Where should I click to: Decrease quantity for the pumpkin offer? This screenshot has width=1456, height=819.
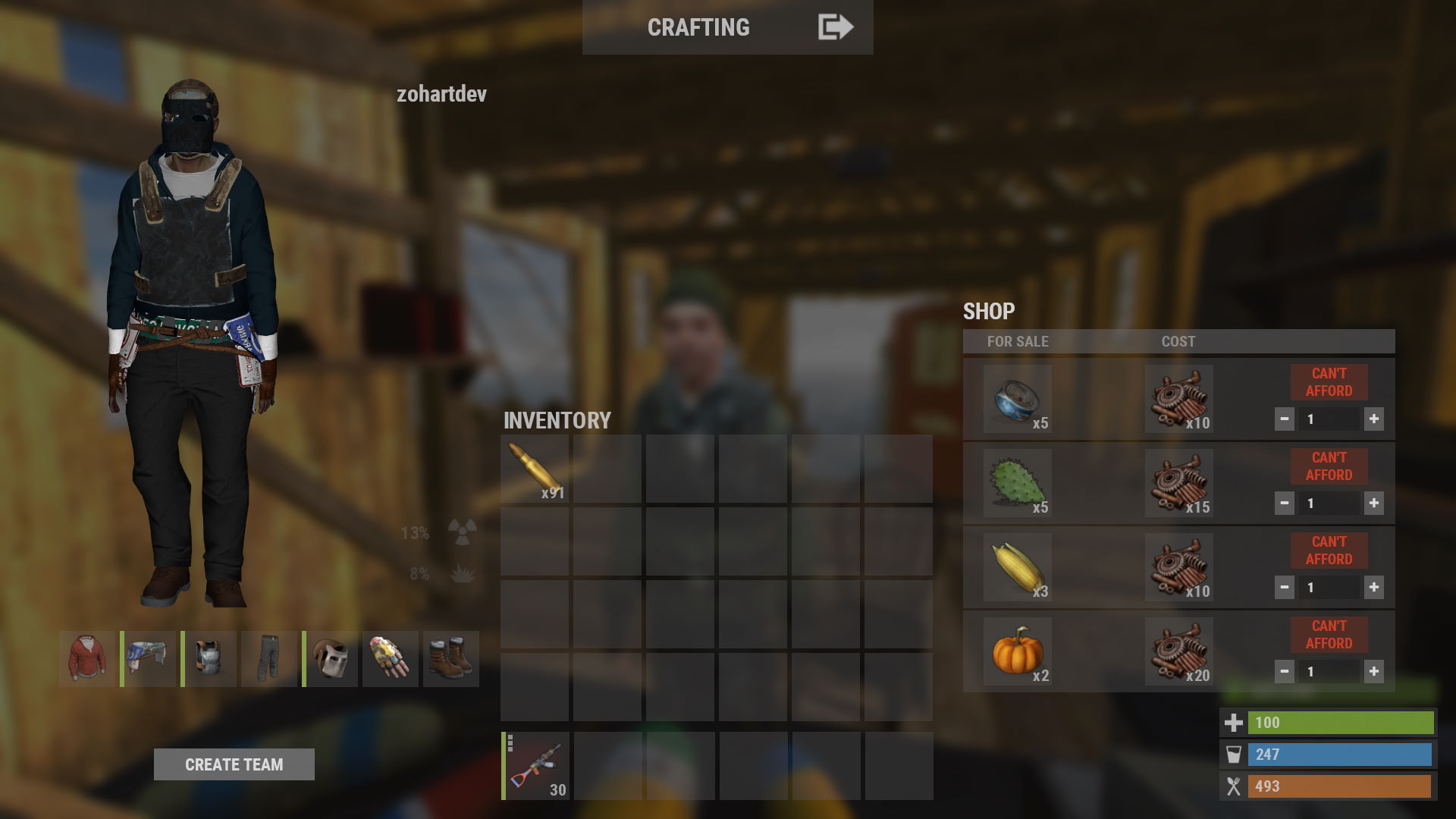1284,672
